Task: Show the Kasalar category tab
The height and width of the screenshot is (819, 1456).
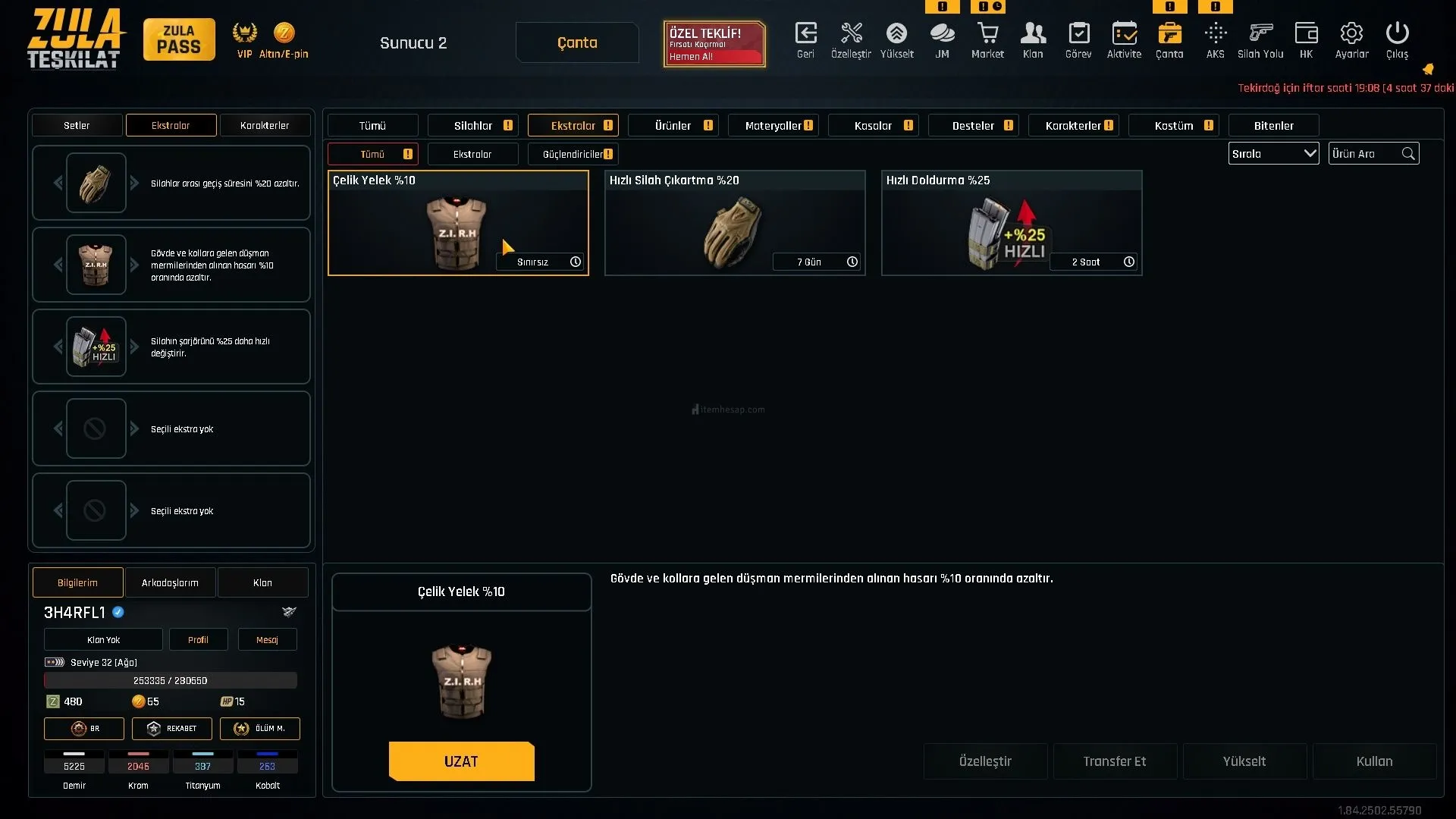Action: pyautogui.click(x=873, y=126)
